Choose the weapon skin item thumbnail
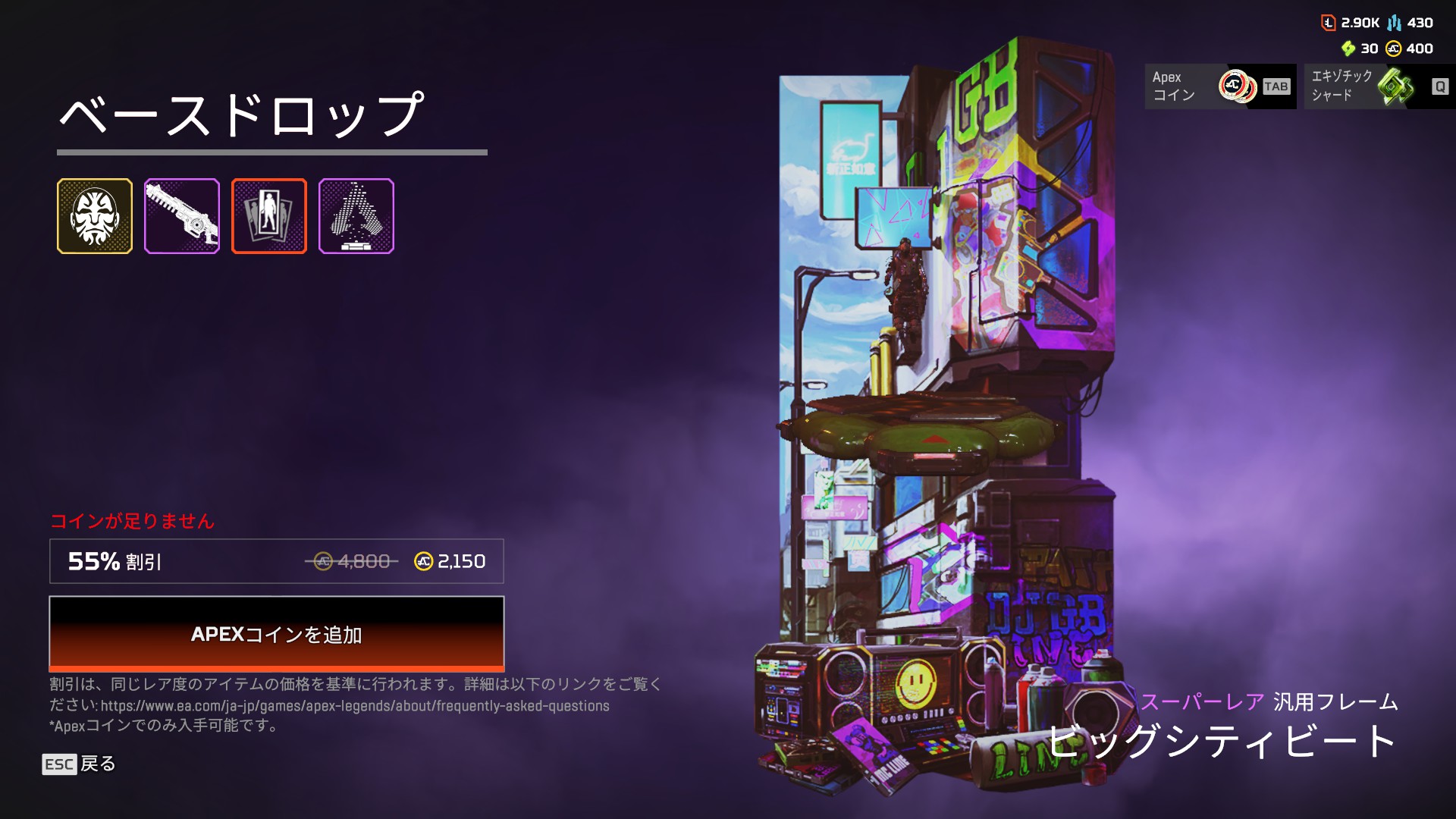 point(182,216)
